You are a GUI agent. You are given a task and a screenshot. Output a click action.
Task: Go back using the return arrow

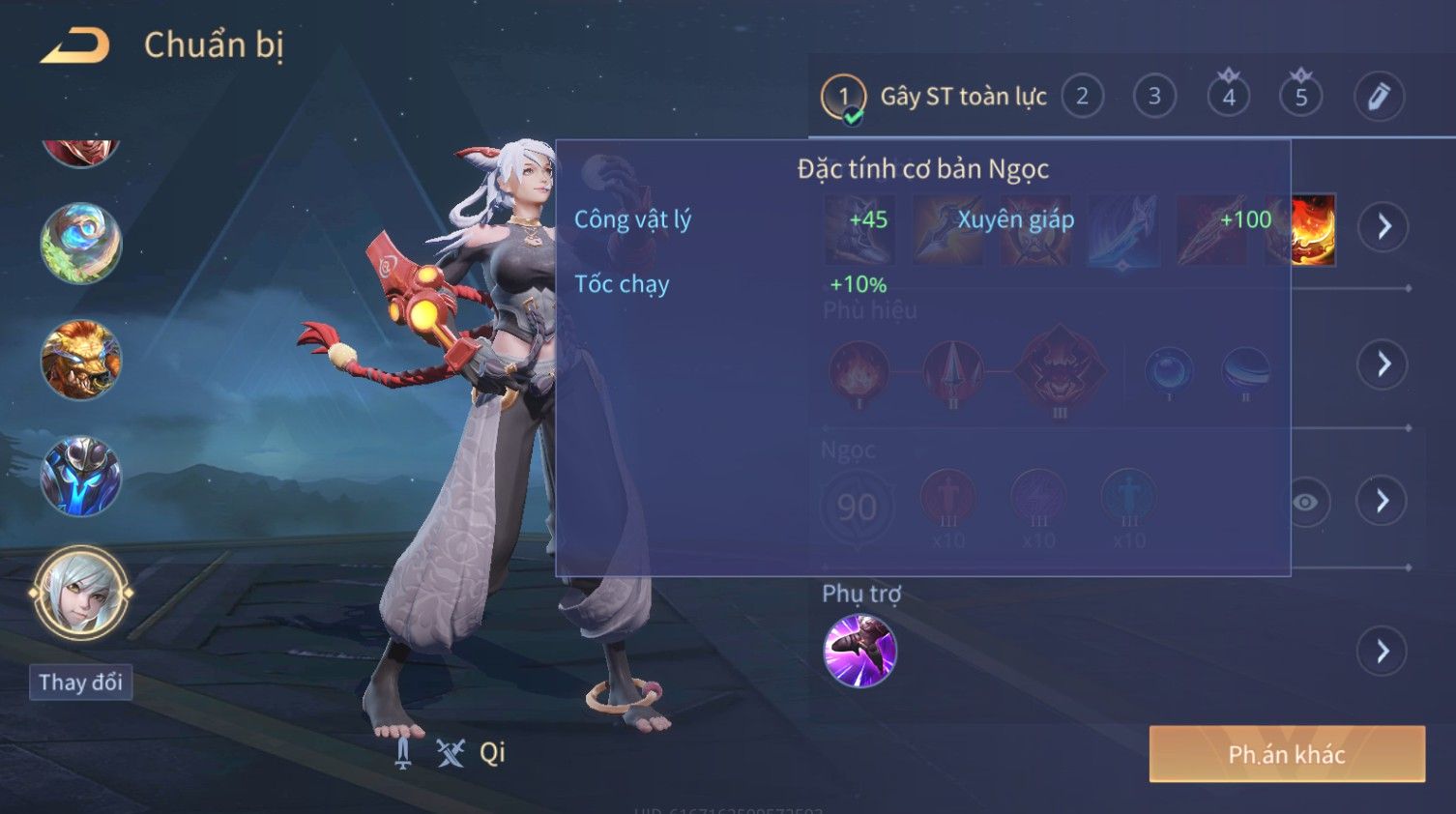pos(74,45)
